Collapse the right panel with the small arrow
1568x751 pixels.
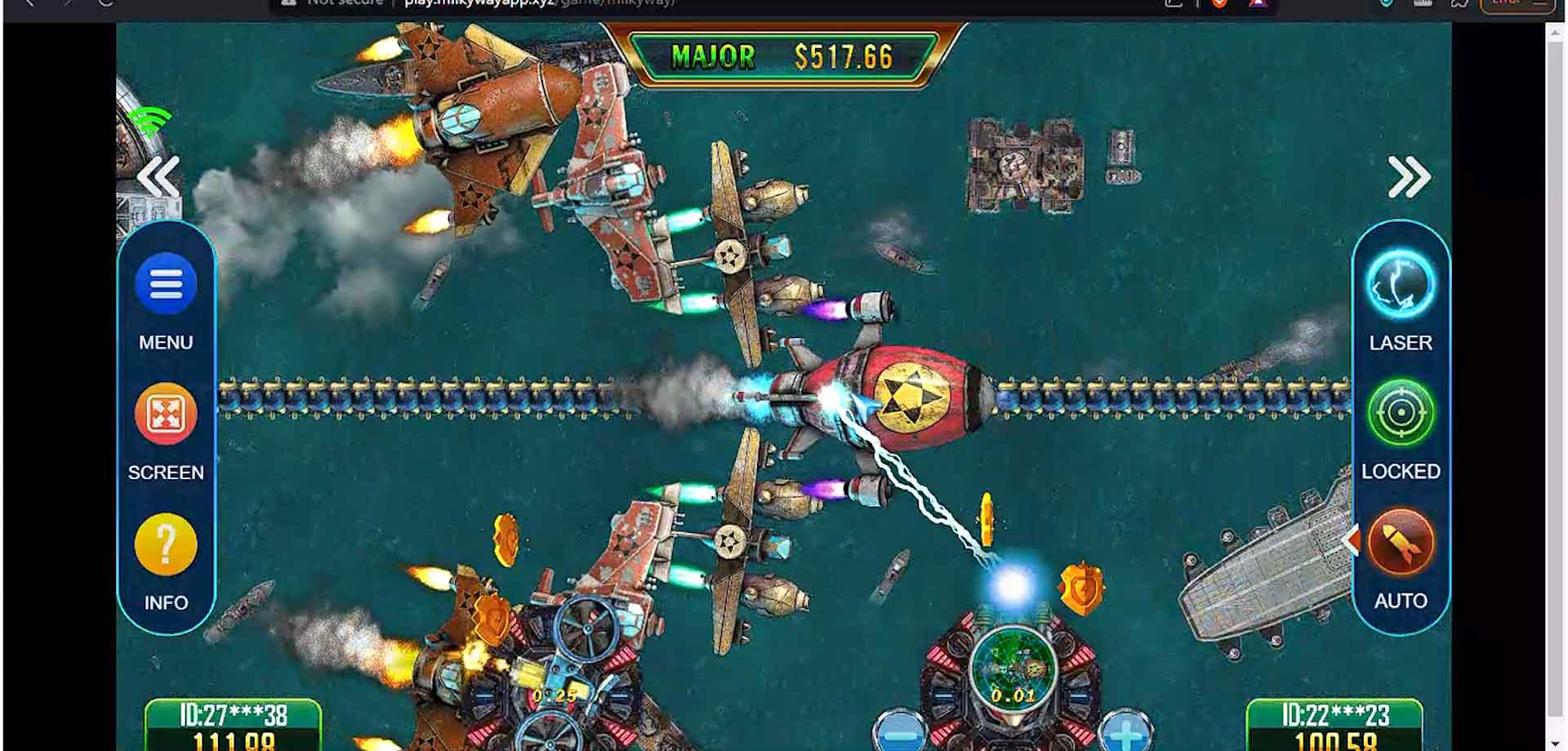click(1350, 540)
